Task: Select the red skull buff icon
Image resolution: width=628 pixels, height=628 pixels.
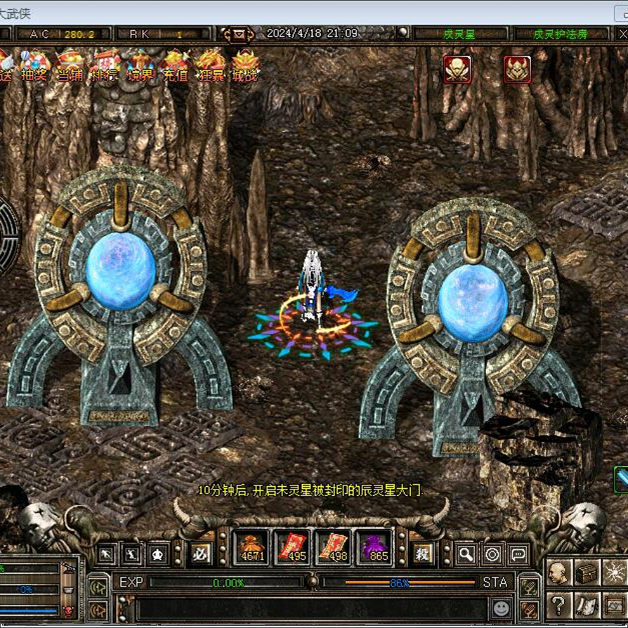Action: click(457, 68)
